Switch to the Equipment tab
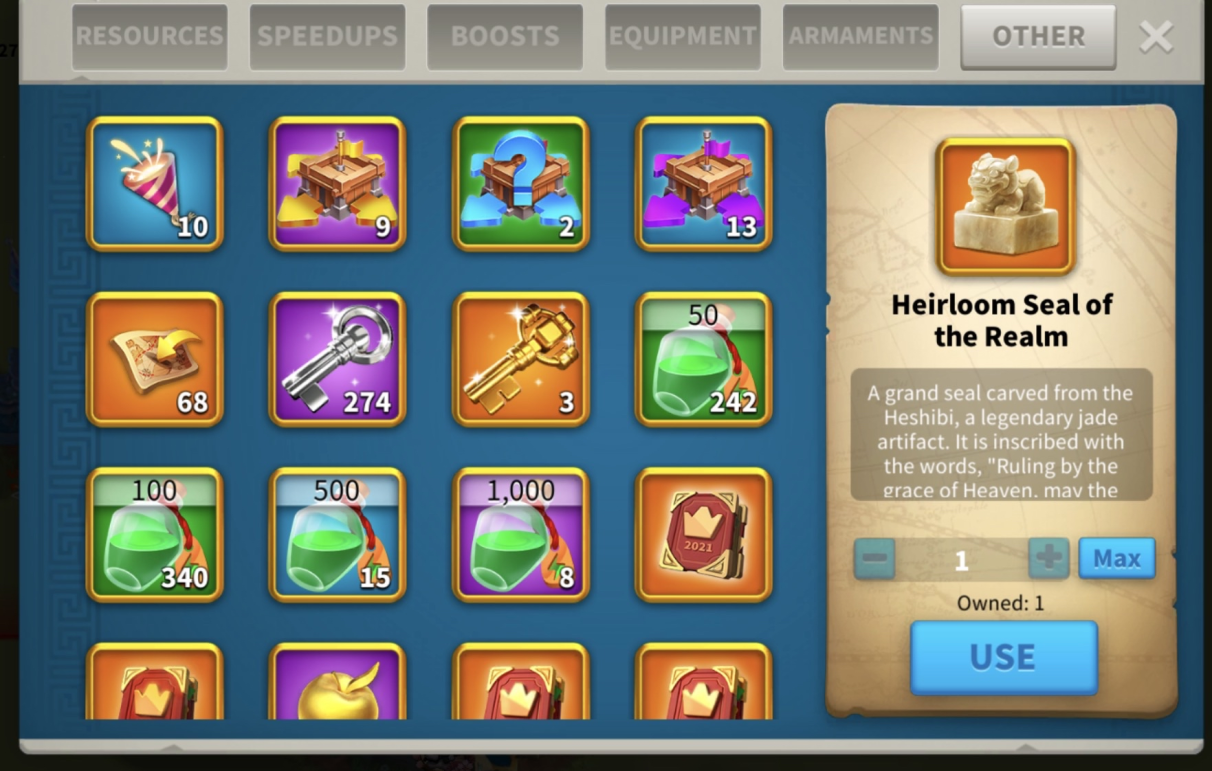The width and height of the screenshot is (1212, 771). click(683, 37)
